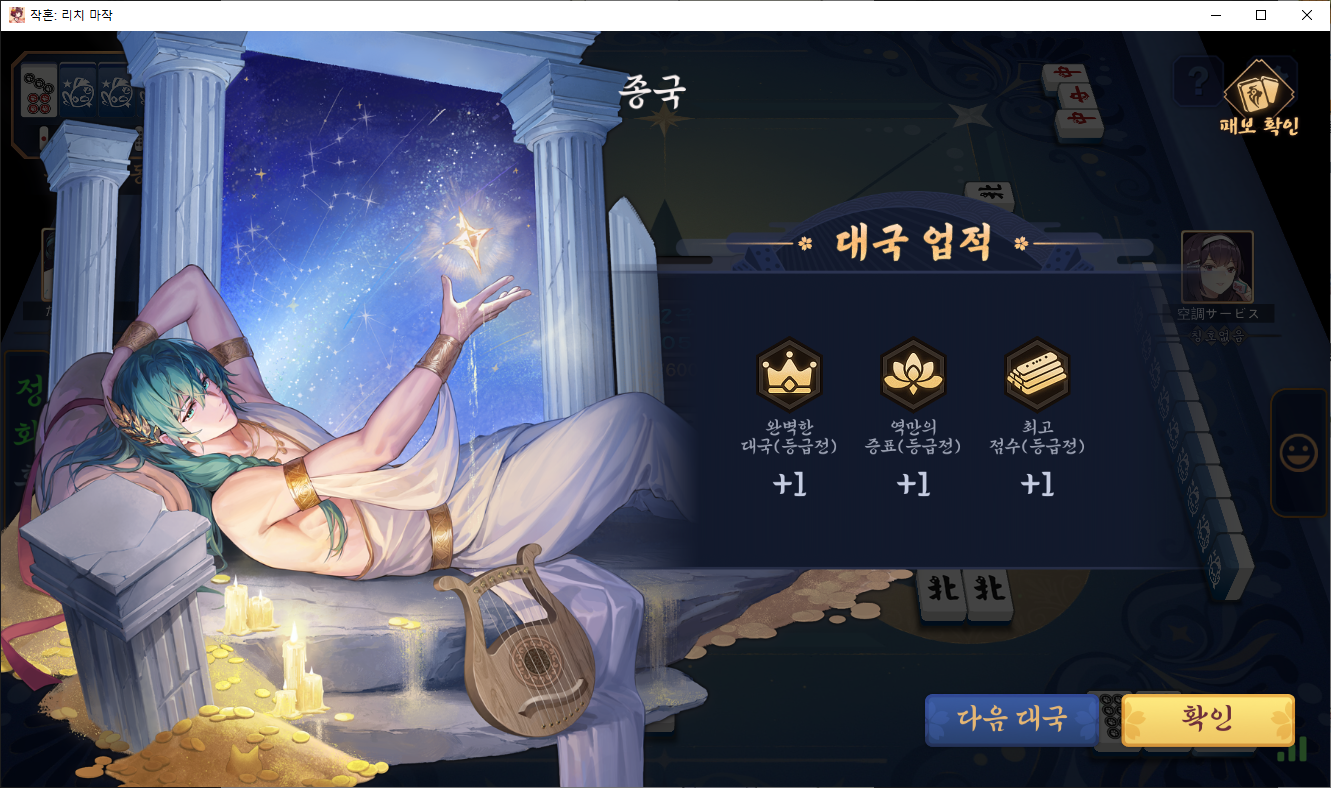The width and height of the screenshot is (1331, 788).
Task: Select the 역만의 증표 lotus achievement badge
Action: click(x=912, y=369)
